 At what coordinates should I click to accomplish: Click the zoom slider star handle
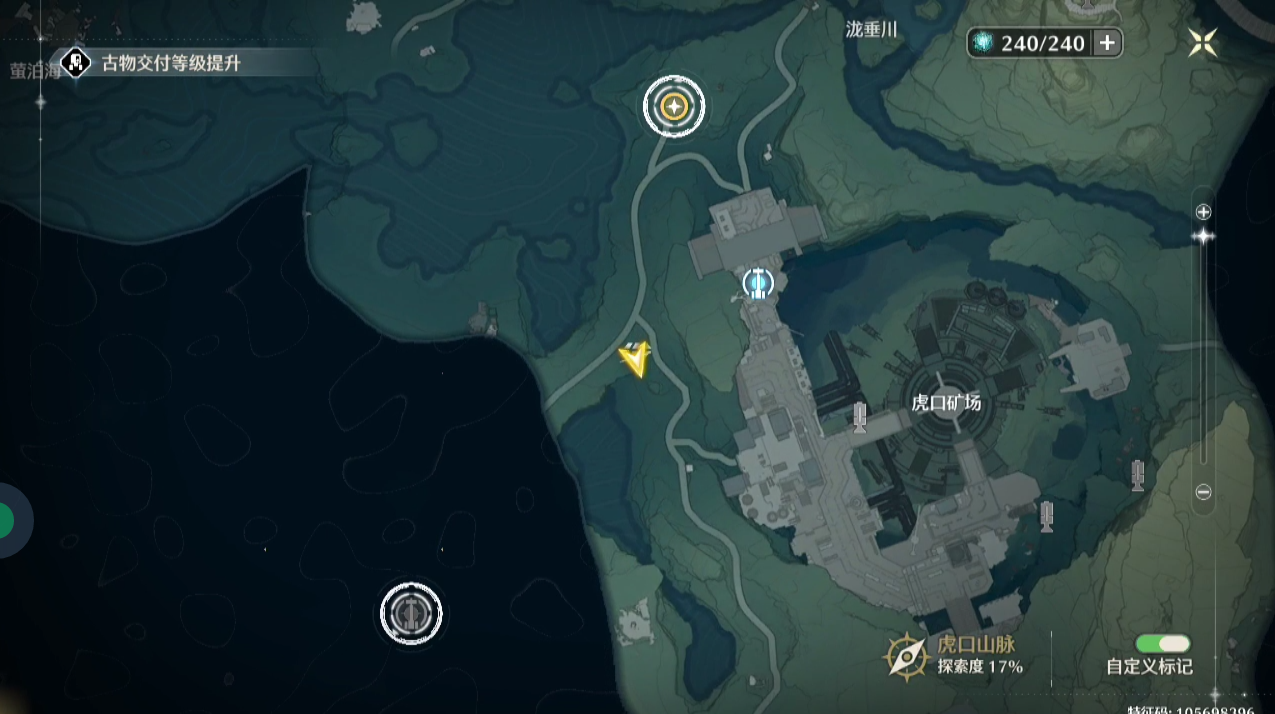tap(1203, 236)
